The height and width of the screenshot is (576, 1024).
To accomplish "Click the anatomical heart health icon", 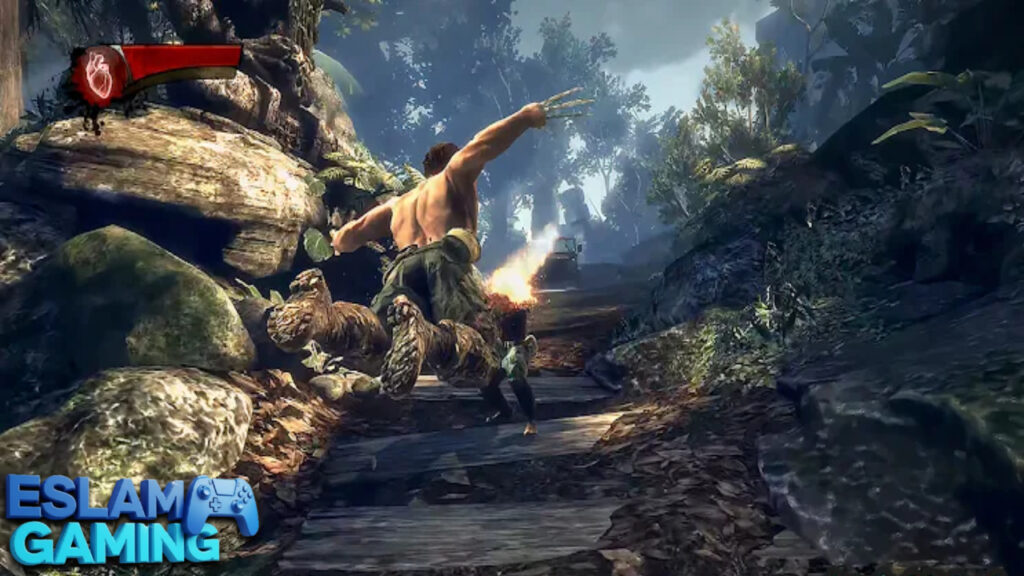I will 100,74.
